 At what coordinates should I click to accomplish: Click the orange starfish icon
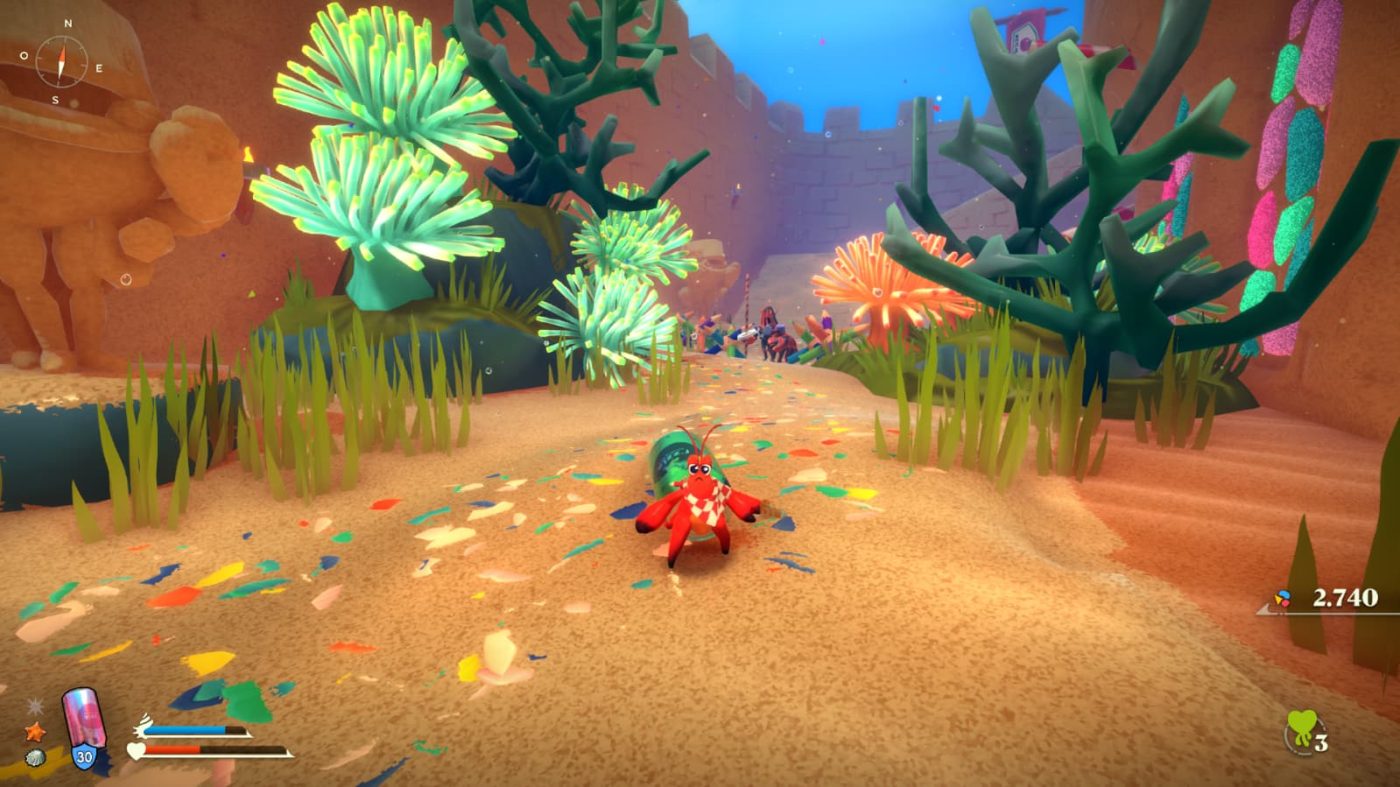tap(34, 732)
